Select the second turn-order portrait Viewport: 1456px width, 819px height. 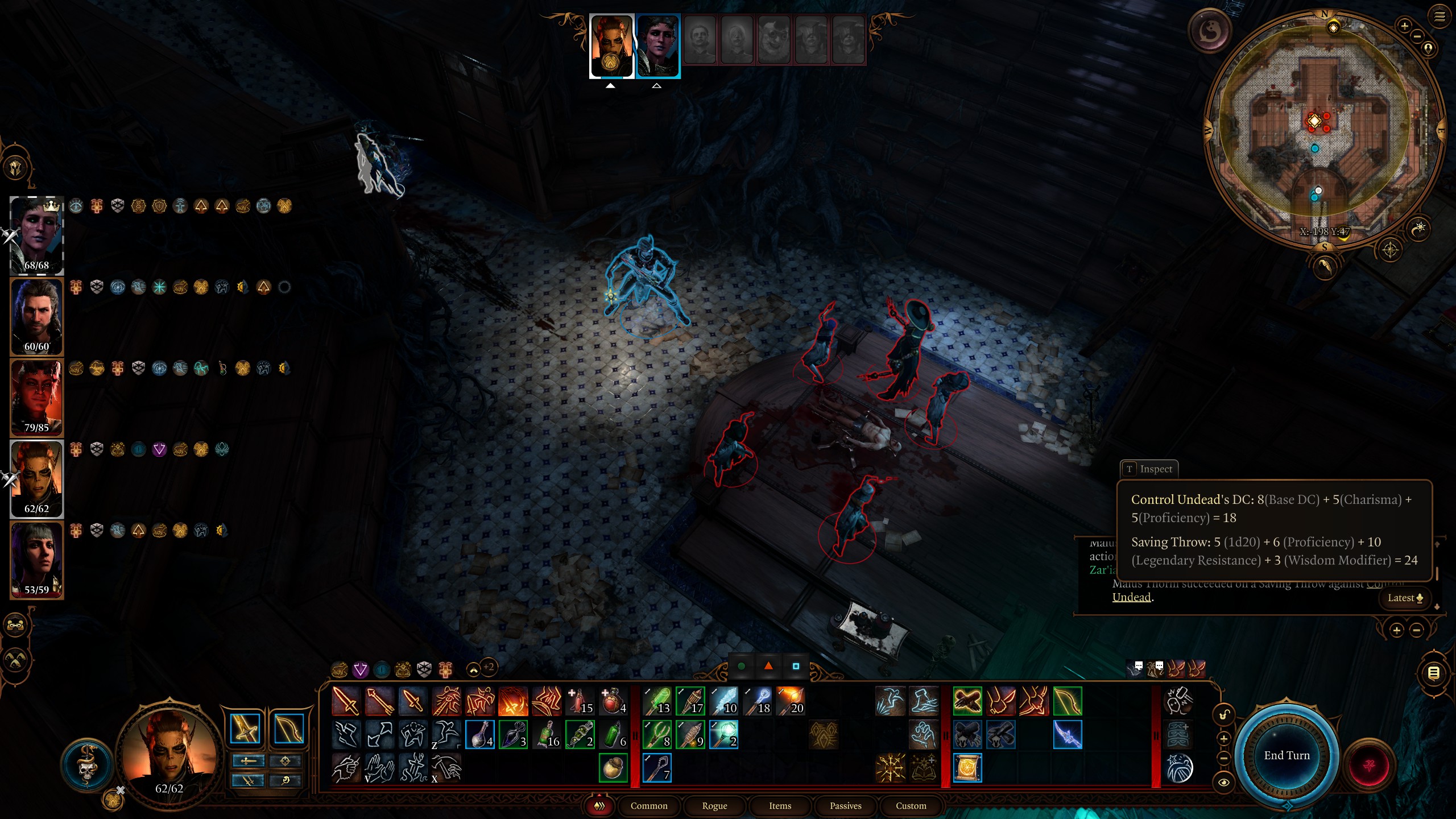657,45
